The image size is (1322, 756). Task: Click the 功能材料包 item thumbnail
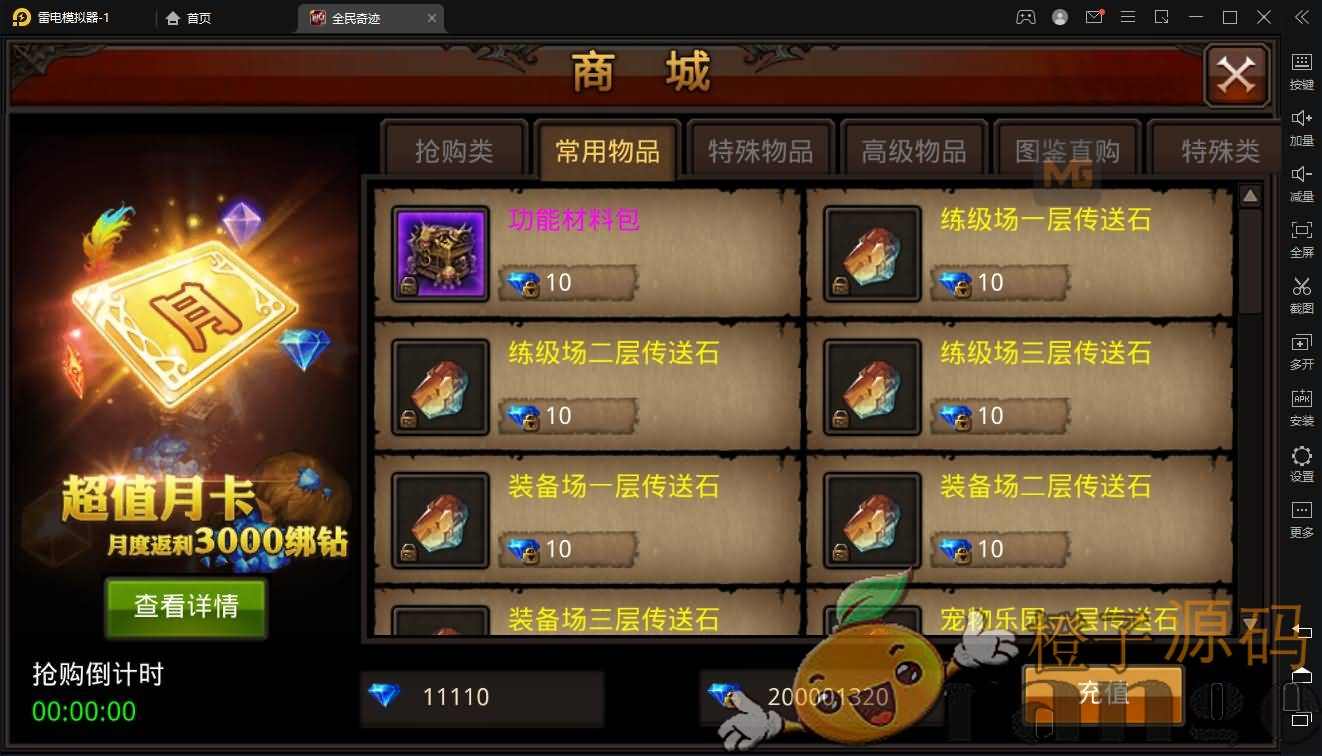pos(440,253)
